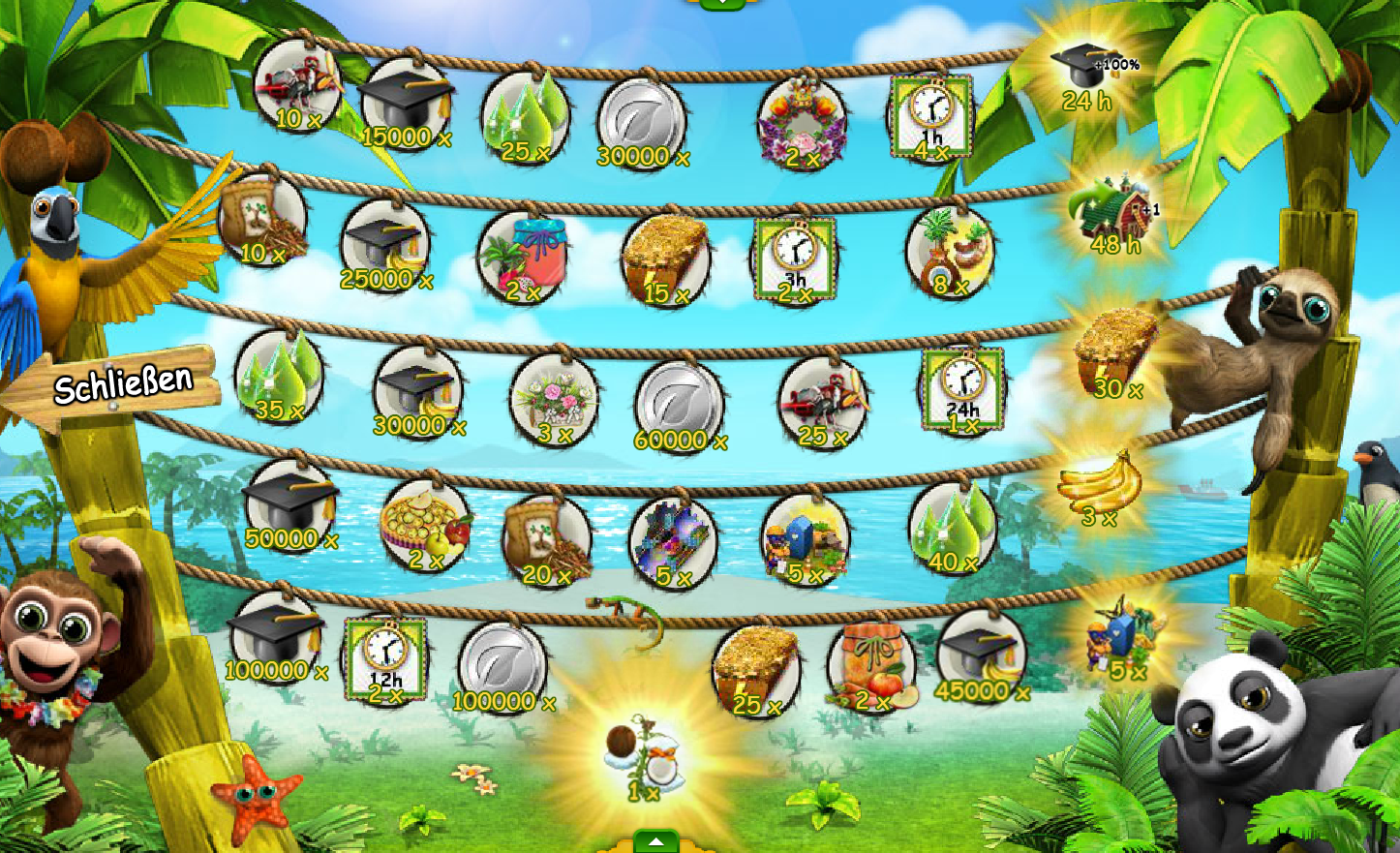Choose the 48 h barn row prize

(x=1113, y=214)
